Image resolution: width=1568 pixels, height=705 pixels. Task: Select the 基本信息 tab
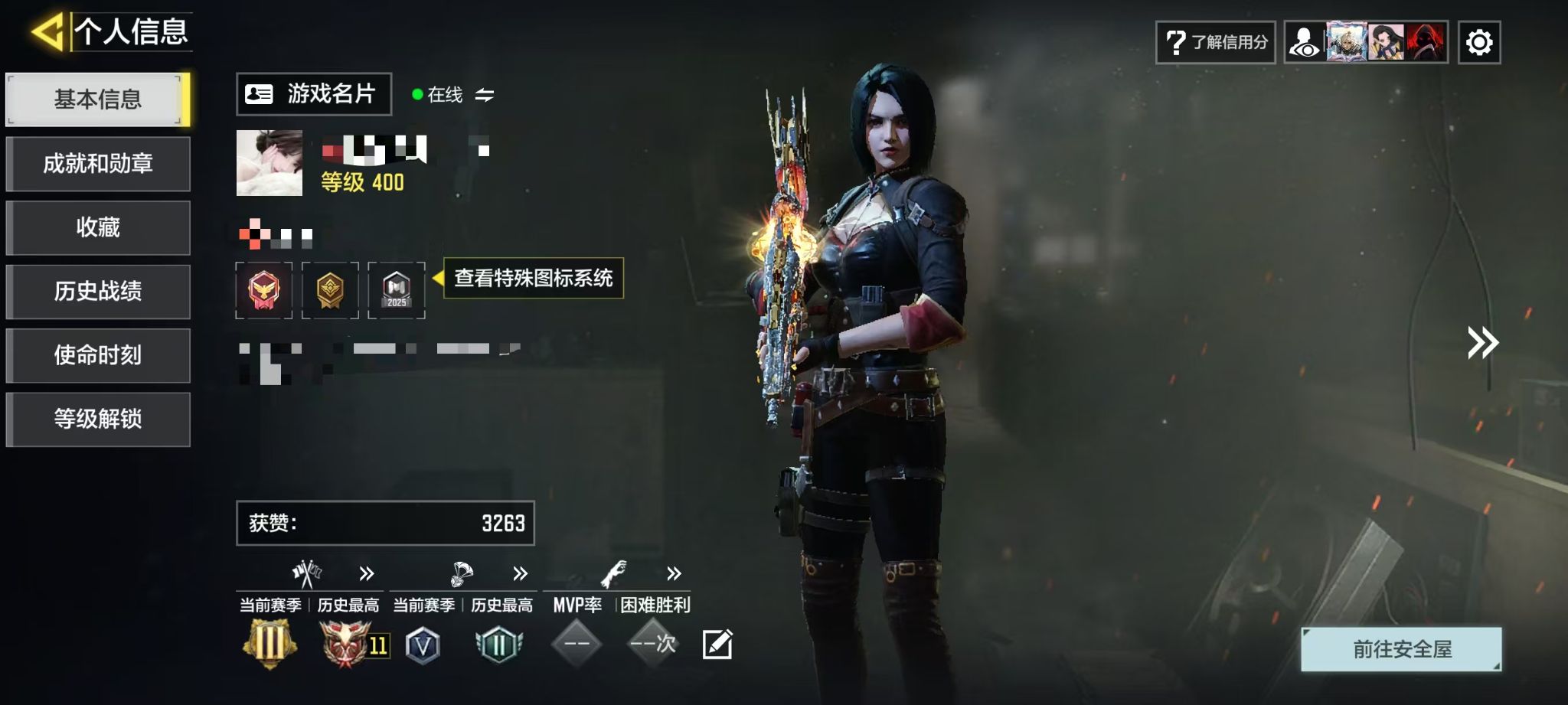coord(97,100)
